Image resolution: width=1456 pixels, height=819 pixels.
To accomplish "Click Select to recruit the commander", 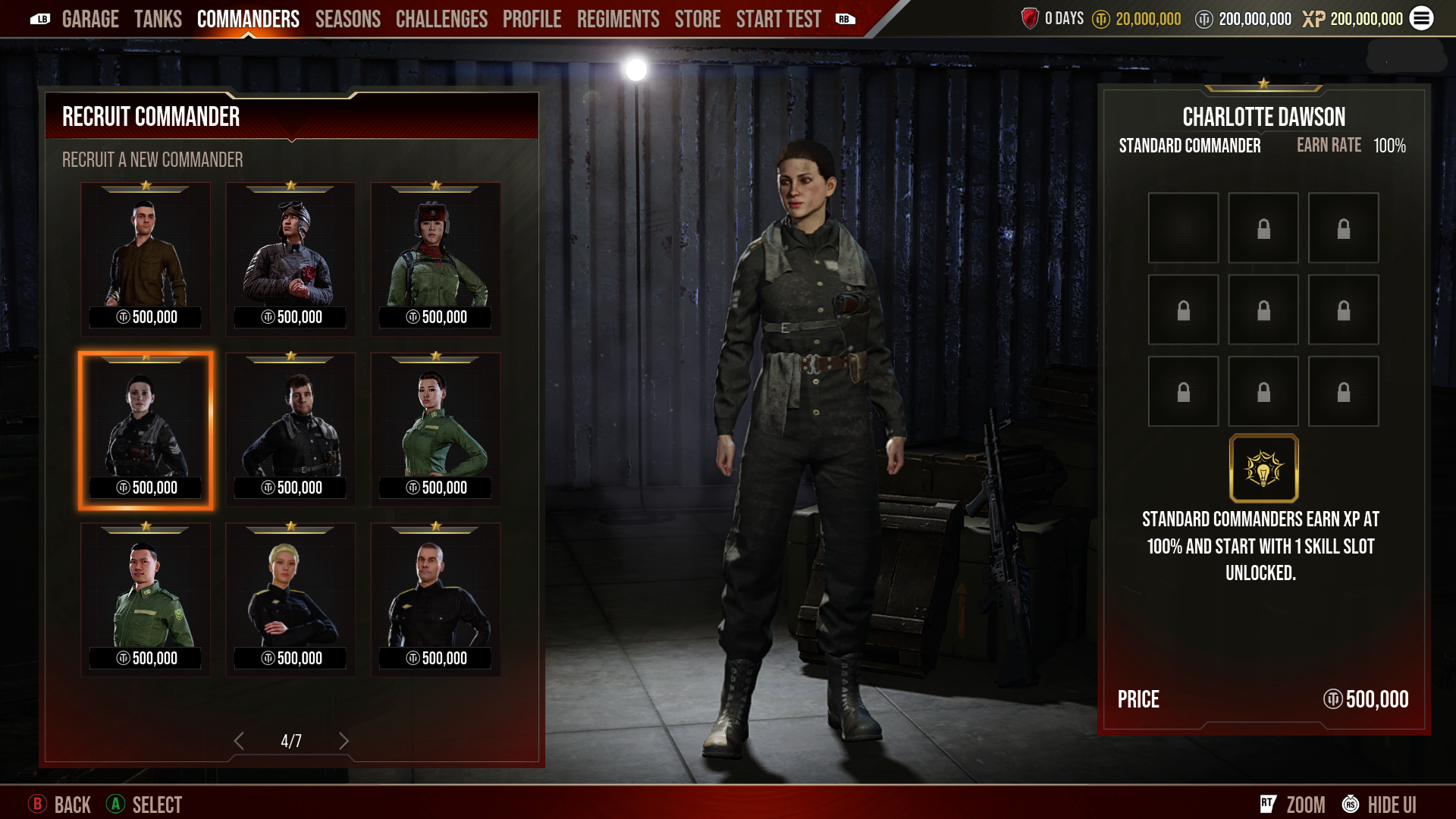I will click(x=143, y=805).
